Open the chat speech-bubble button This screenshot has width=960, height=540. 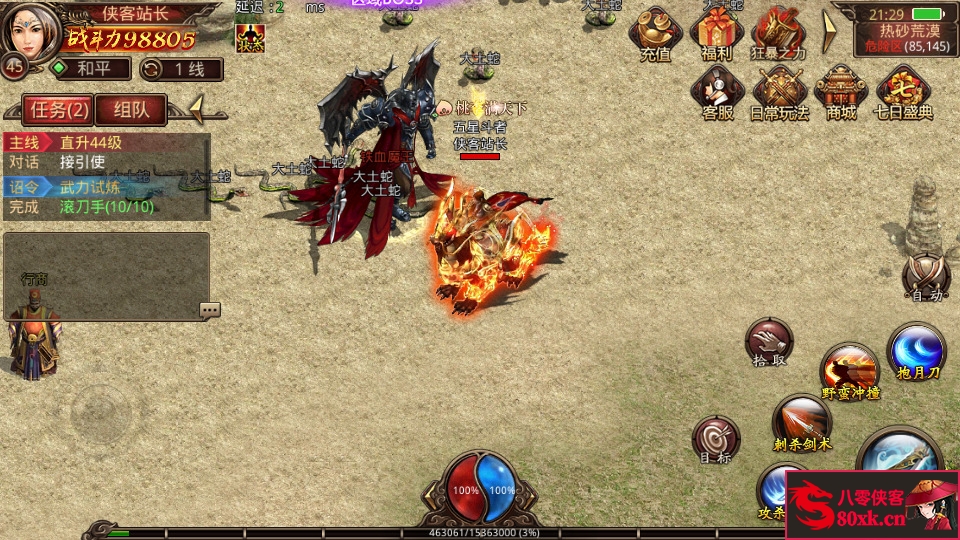click(x=209, y=310)
